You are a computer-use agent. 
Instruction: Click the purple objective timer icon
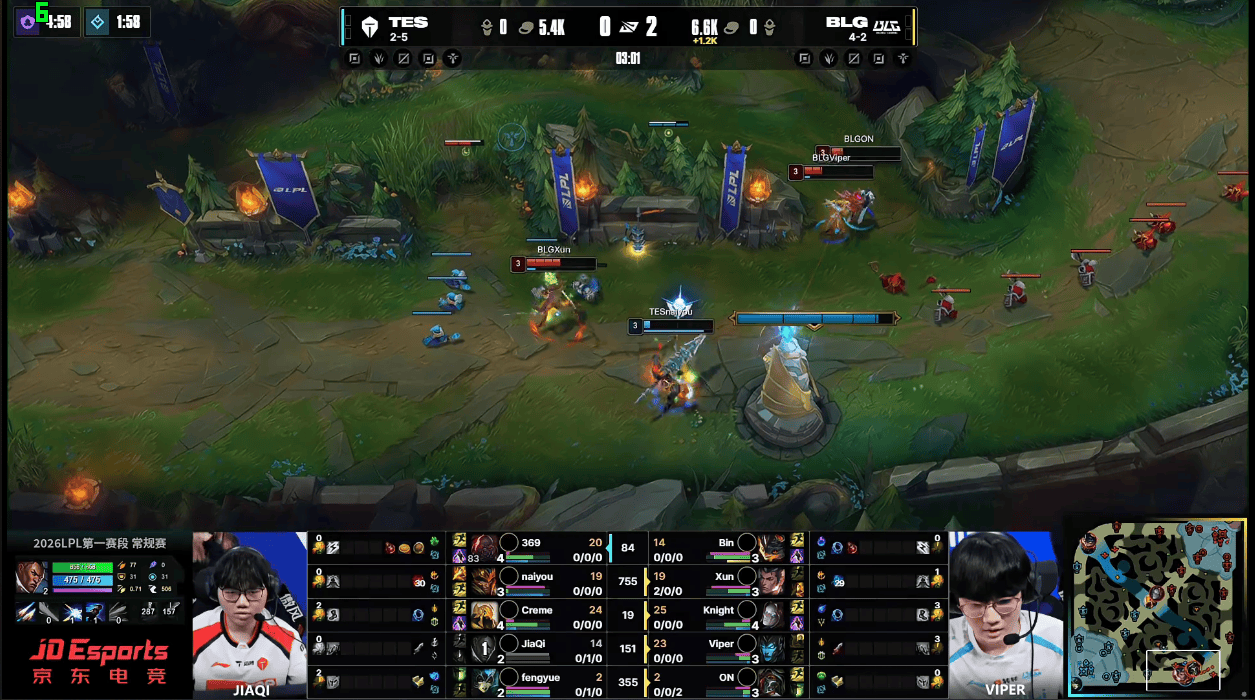click(x=27, y=22)
